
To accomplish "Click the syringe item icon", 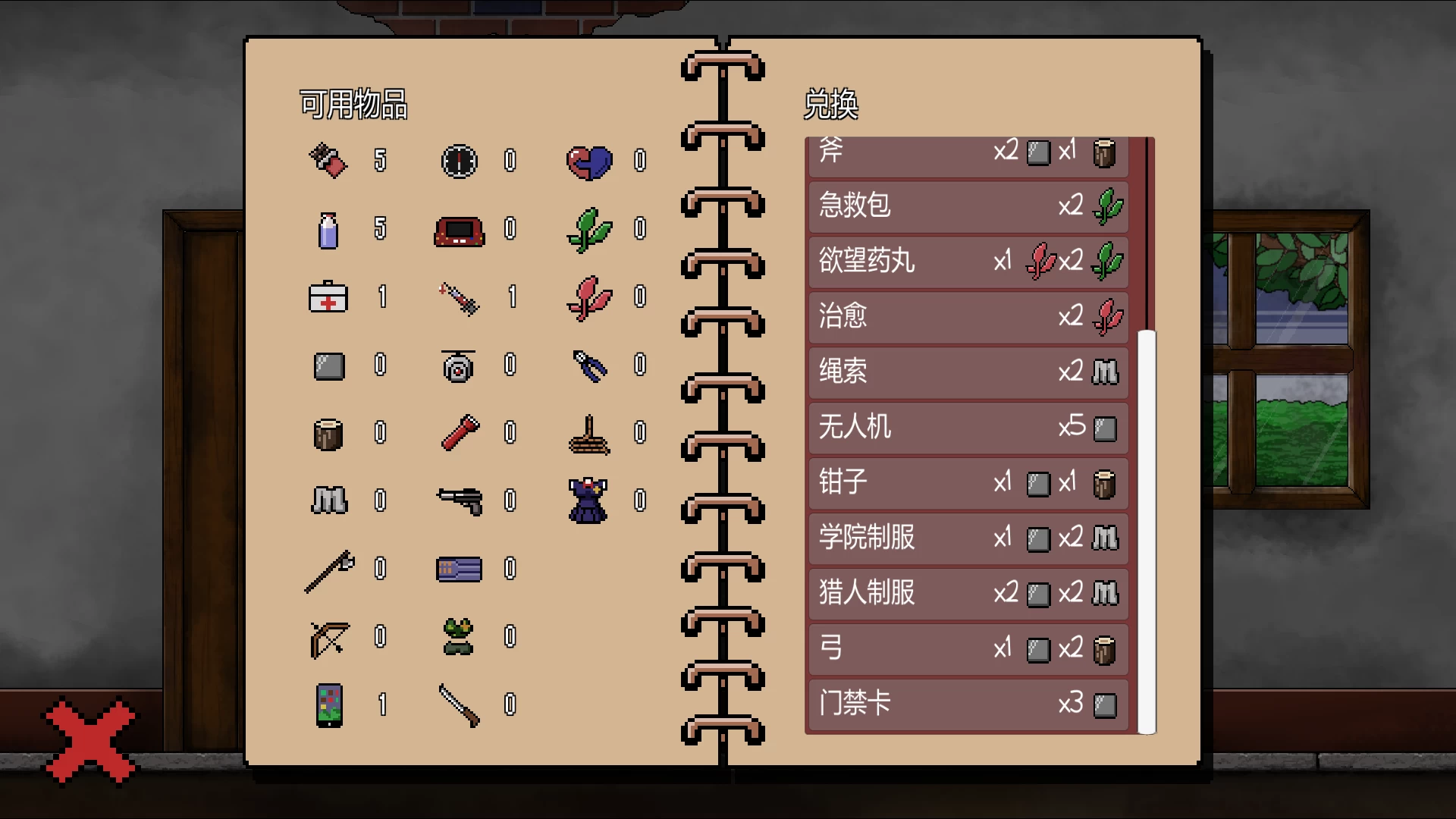I will click(459, 297).
